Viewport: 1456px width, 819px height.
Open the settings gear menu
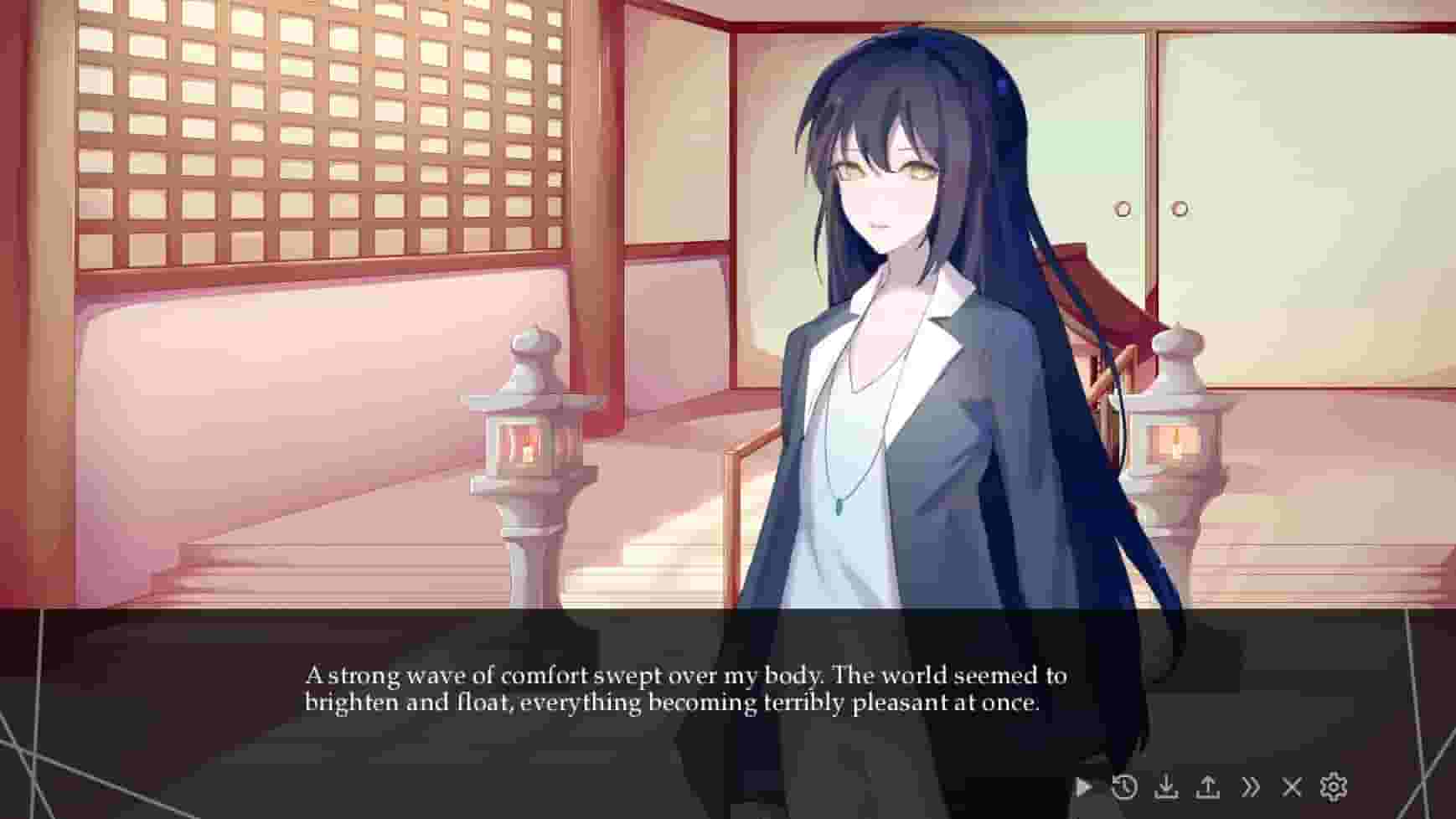click(x=1331, y=786)
